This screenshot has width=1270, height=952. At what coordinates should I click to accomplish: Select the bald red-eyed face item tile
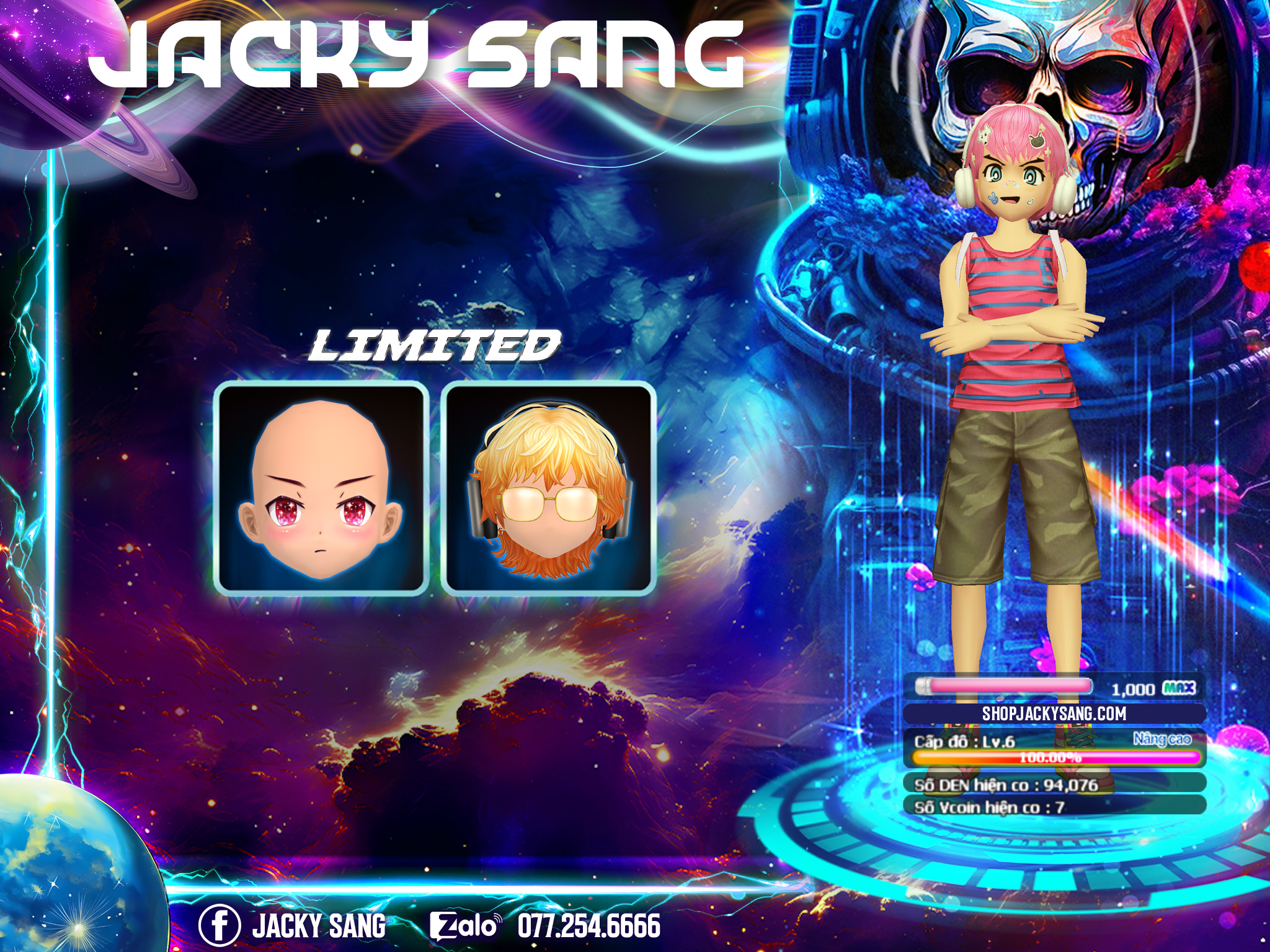[321, 488]
